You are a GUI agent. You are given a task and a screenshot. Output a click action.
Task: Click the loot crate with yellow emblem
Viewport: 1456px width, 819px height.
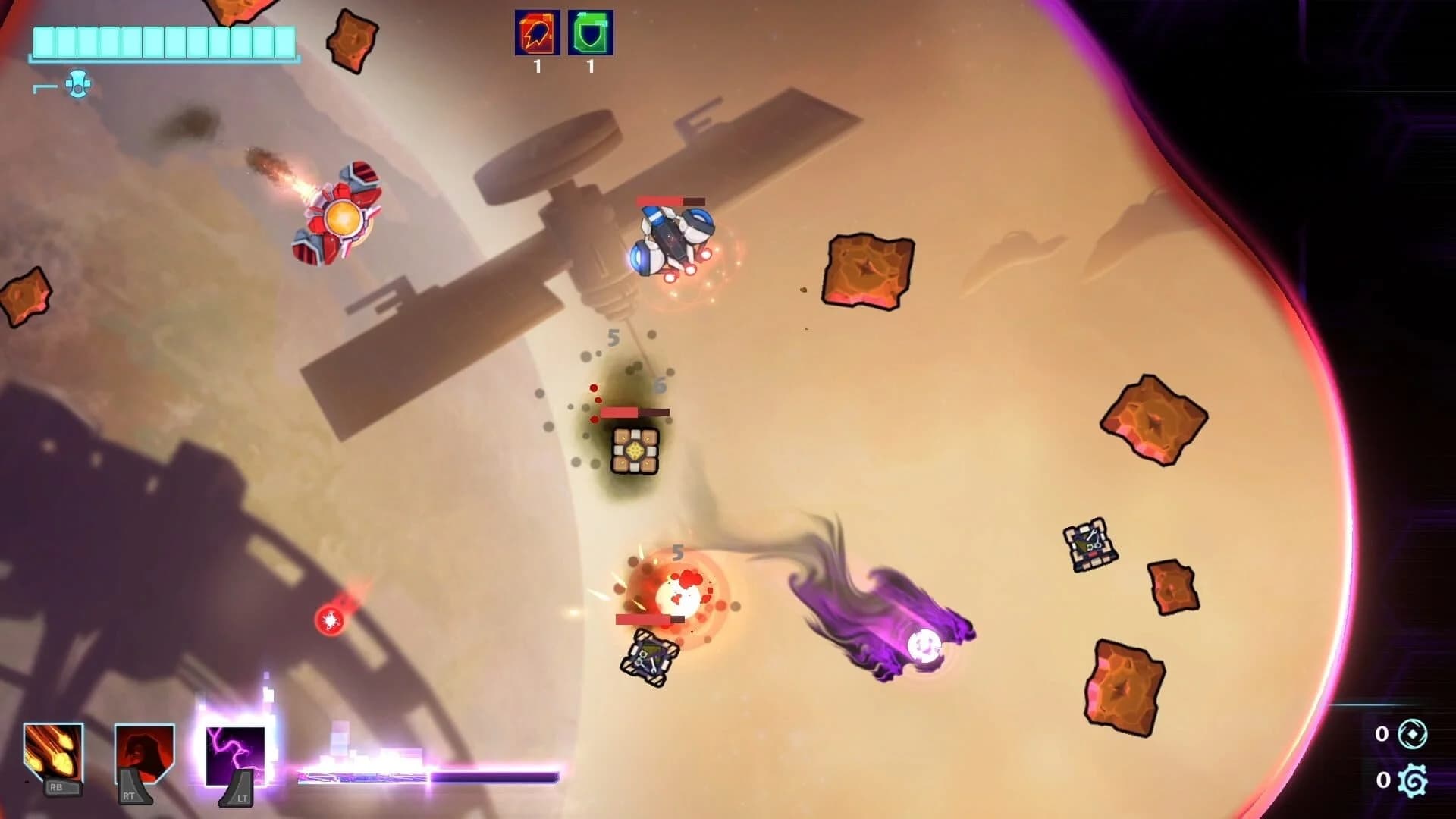click(x=635, y=451)
